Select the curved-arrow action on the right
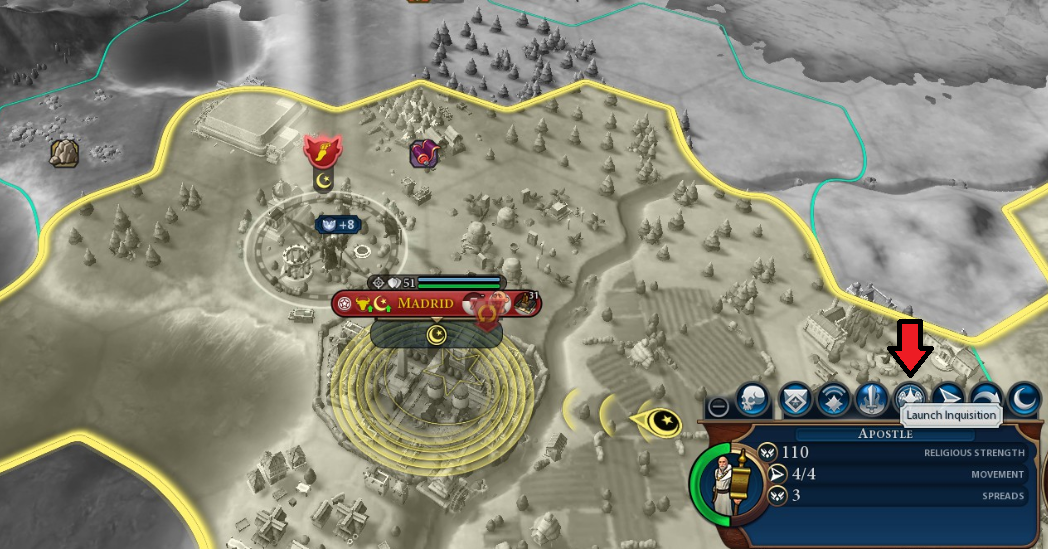 point(986,399)
